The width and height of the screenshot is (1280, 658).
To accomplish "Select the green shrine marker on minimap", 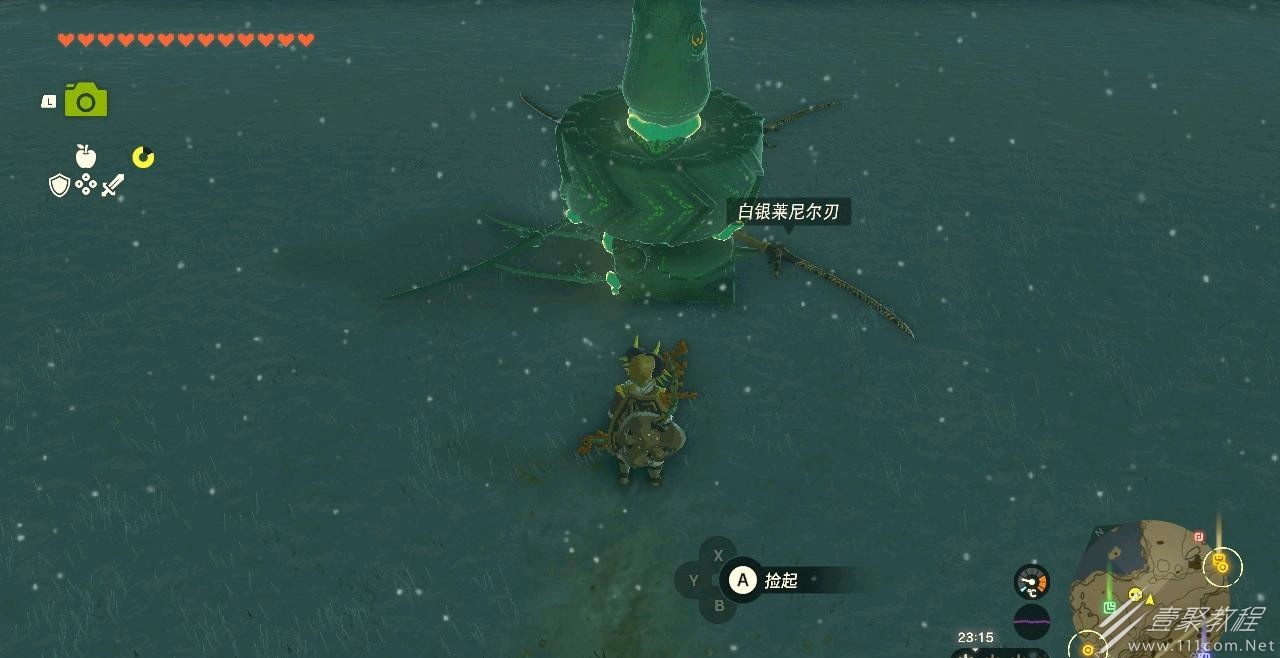I will 1109,607.
